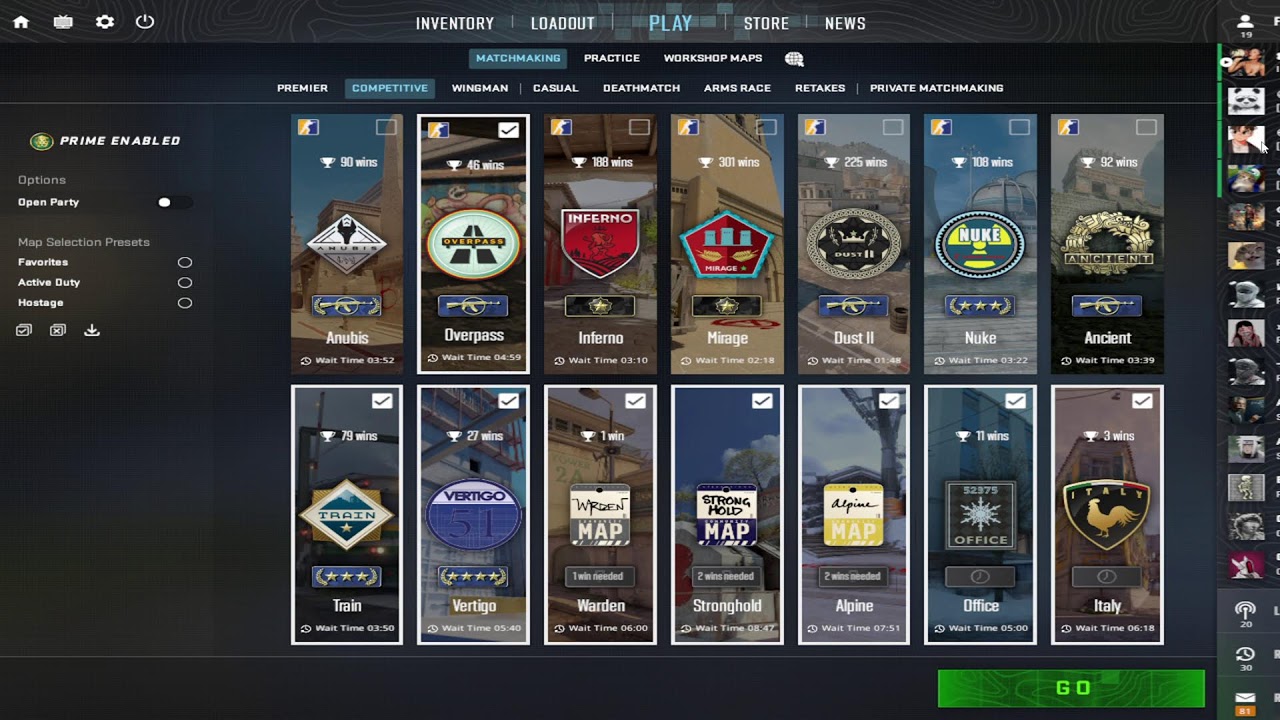This screenshot has height=720, width=1280.
Task: Switch to Deathmatch mode
Action: 641,88
